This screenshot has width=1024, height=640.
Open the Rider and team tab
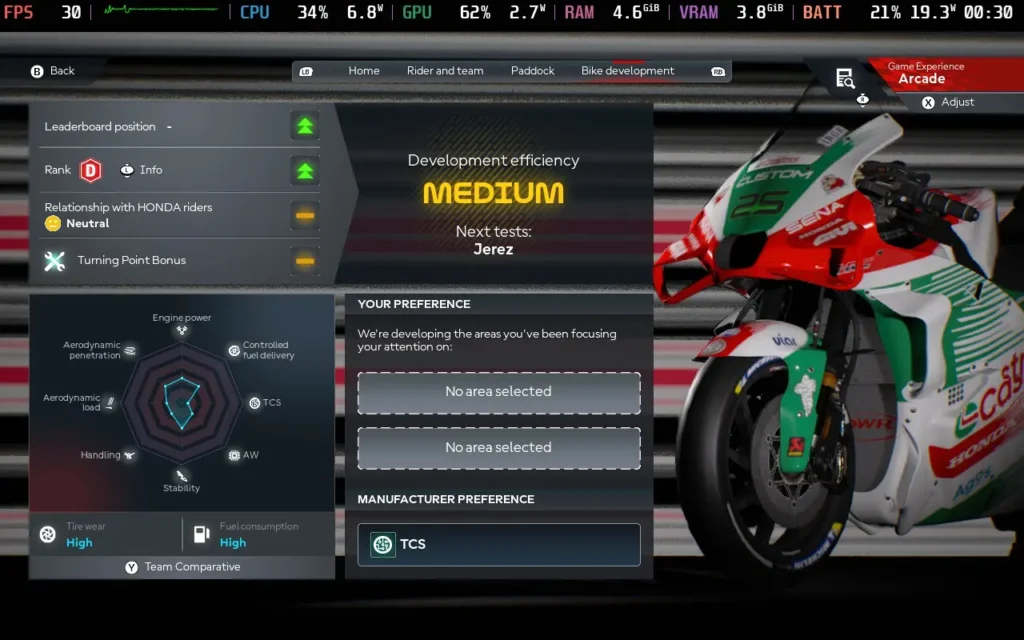(445, 71)
